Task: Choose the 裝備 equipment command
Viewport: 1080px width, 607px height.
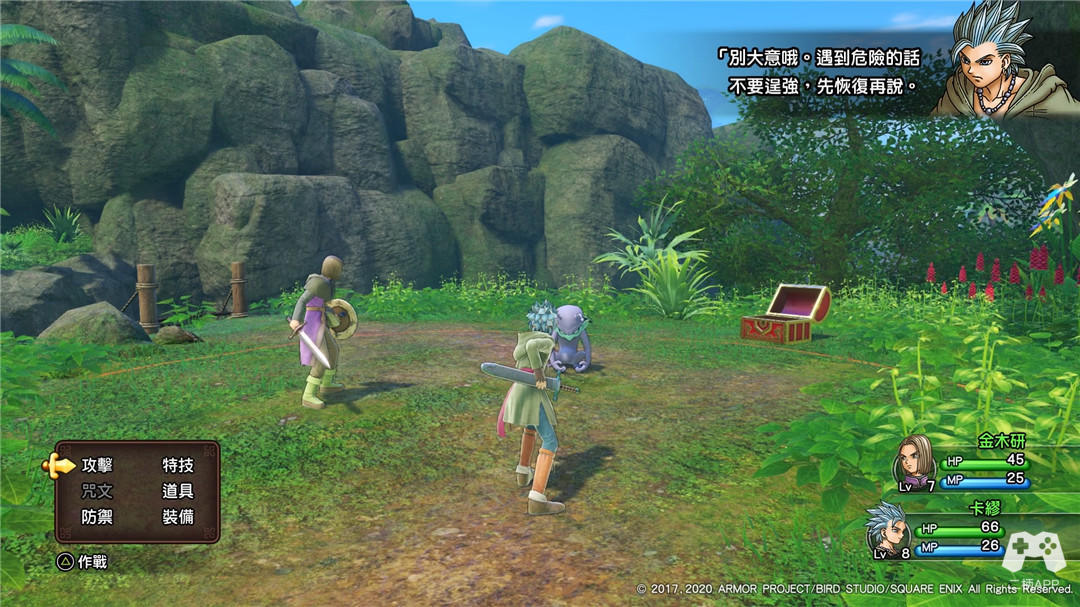Action: 178,517
